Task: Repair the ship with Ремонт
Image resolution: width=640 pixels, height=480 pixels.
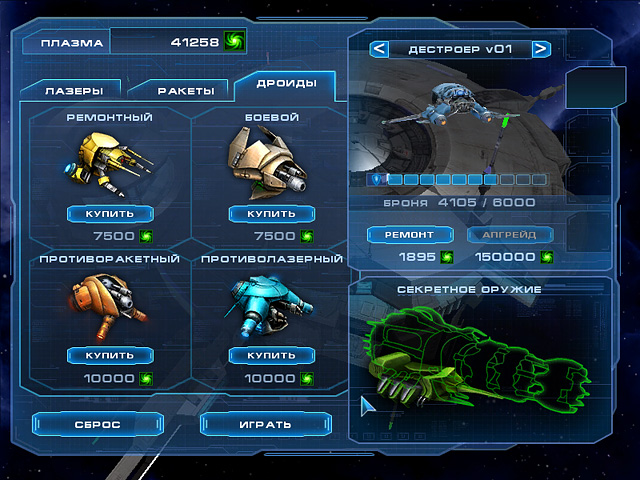Action: coord(411,234)
